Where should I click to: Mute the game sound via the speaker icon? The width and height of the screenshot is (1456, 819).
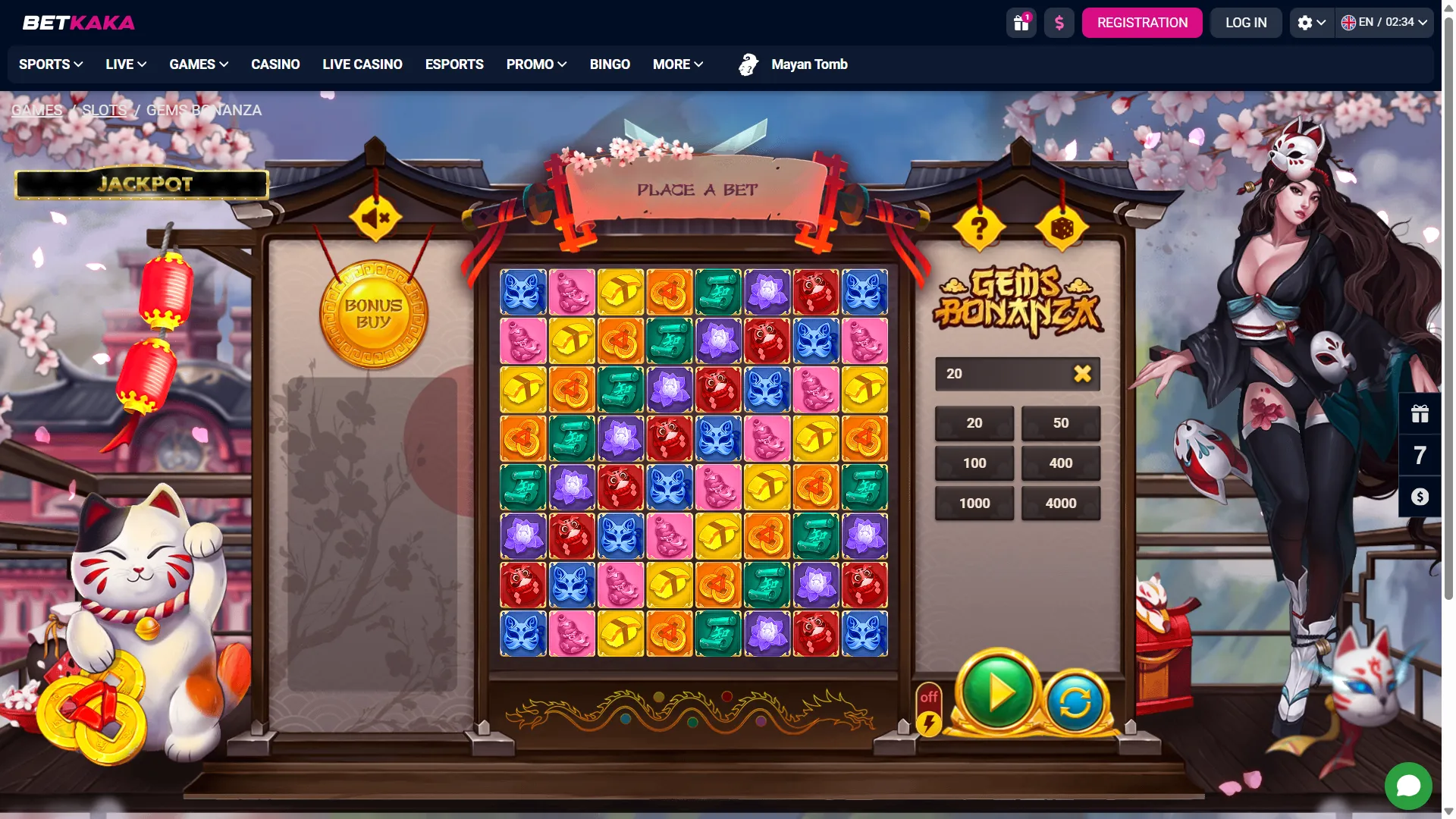pos(375,219)
